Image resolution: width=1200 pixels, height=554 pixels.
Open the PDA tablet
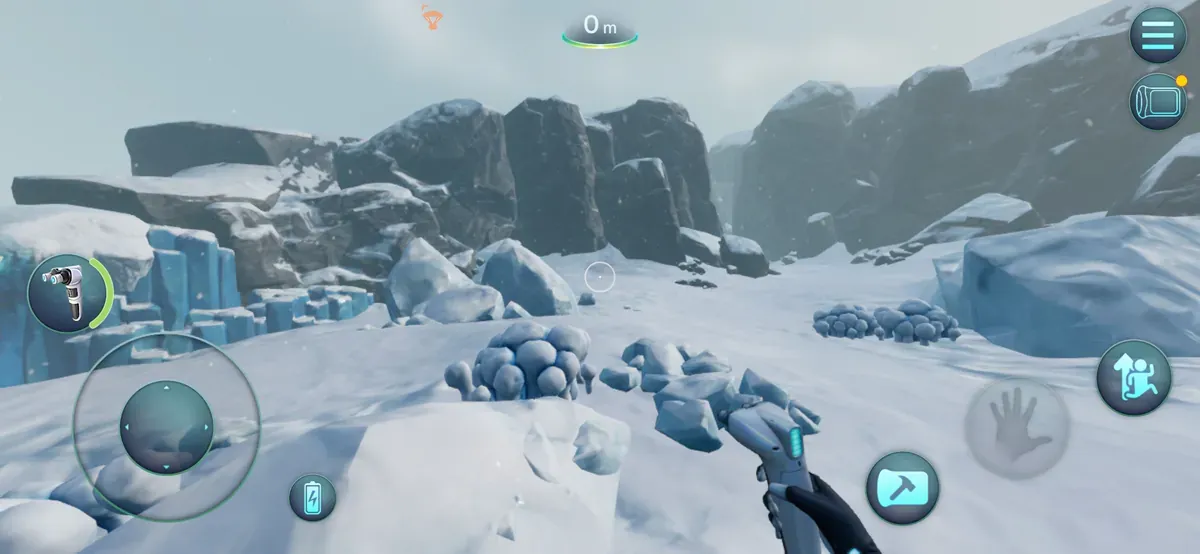pos(1157,102)
